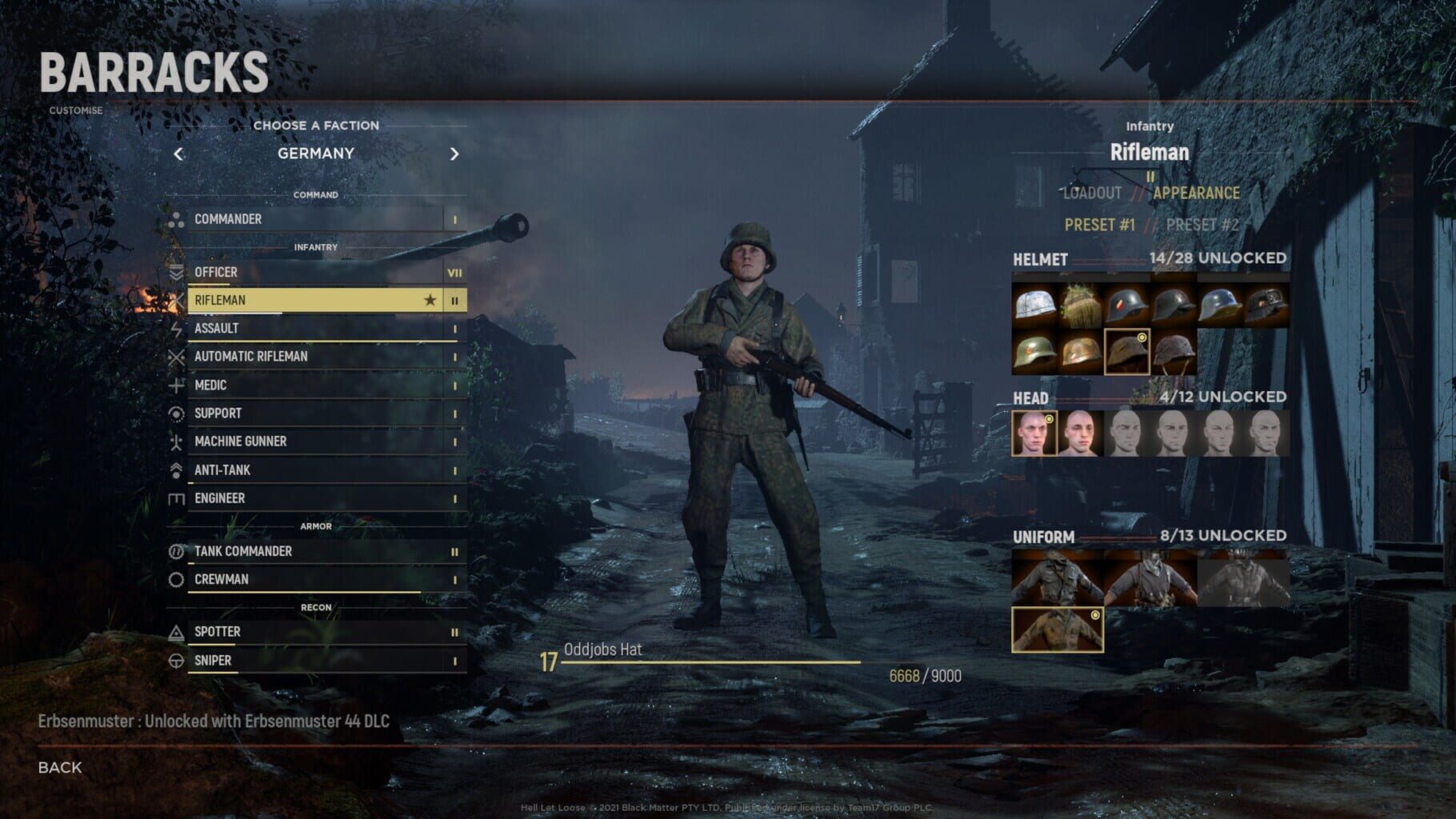Select the Medic class icon
This screenshot has width=1456, height=819.
pyautogui.click(x=178, y=385)
